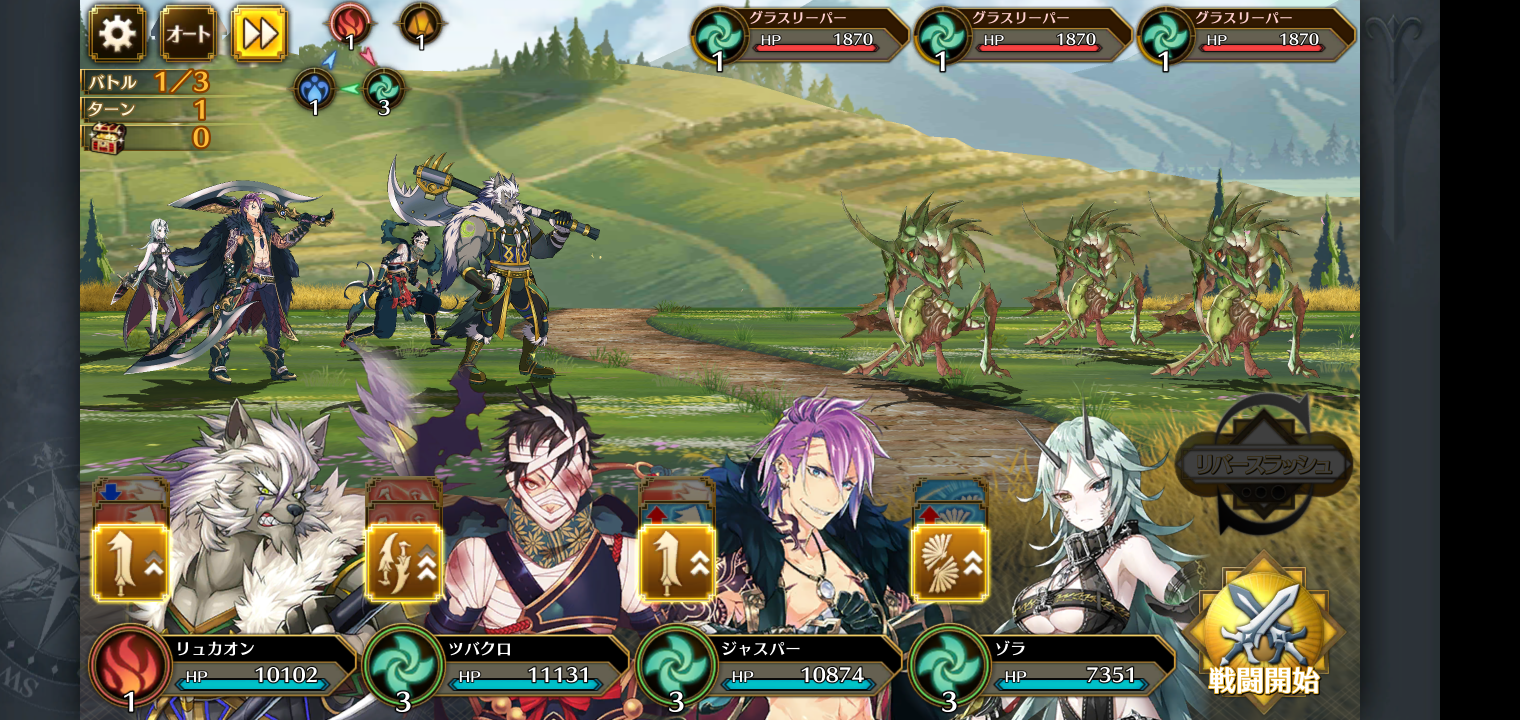Open ツバクロ's character status panel

click(525, 665)
